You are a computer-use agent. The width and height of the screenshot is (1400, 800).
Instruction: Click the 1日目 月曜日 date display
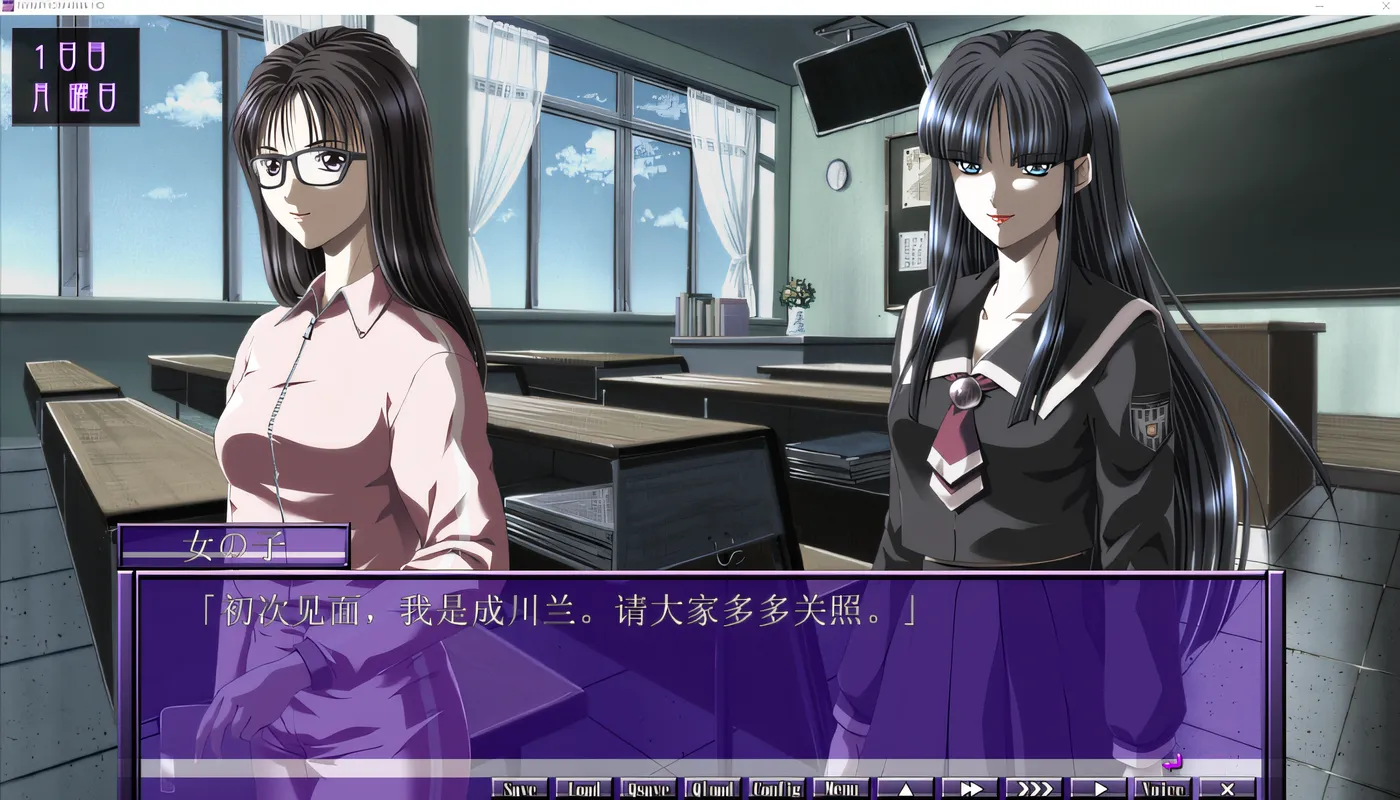coord(74,73)
